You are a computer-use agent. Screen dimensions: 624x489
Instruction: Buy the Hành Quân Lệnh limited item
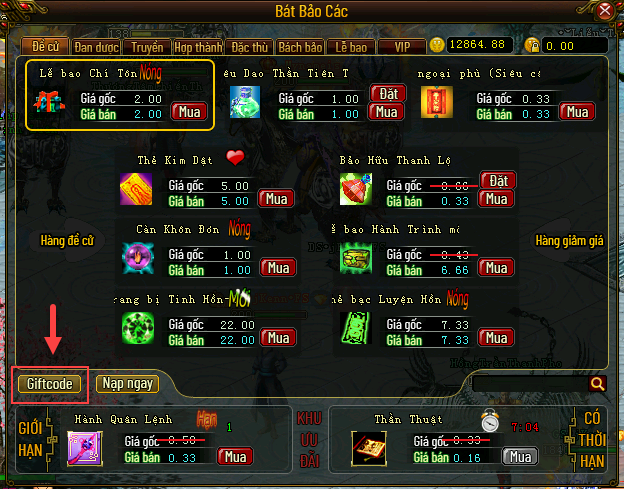click(x=235, y=457)
